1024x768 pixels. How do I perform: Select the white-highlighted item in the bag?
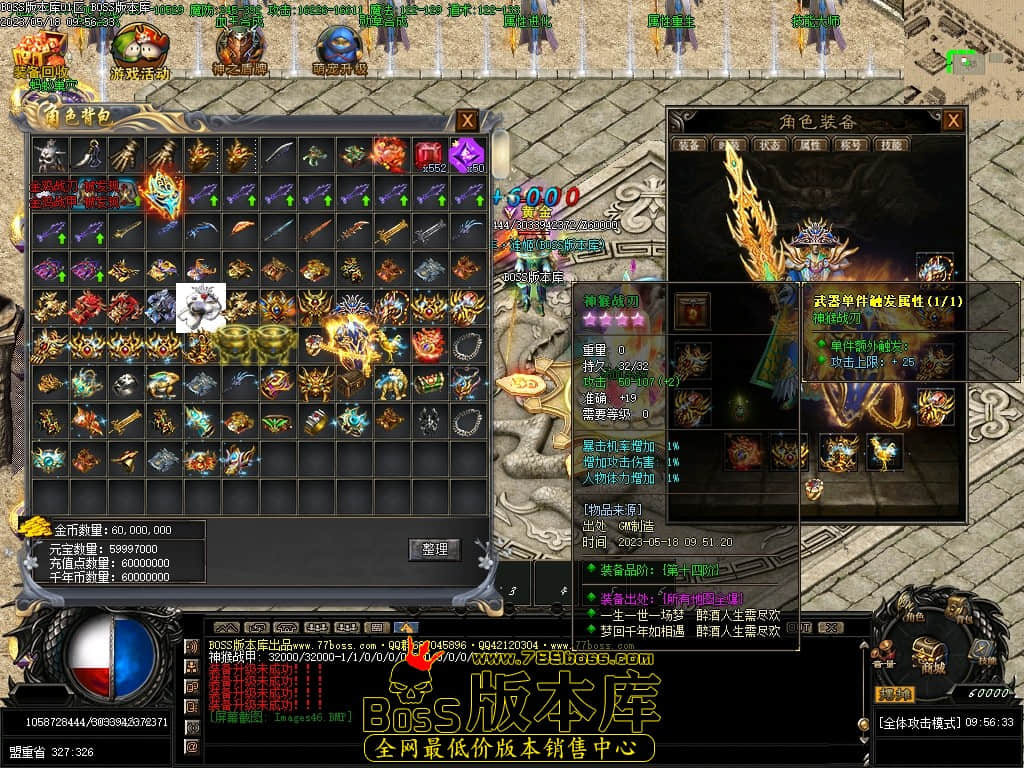coord(201,307)
